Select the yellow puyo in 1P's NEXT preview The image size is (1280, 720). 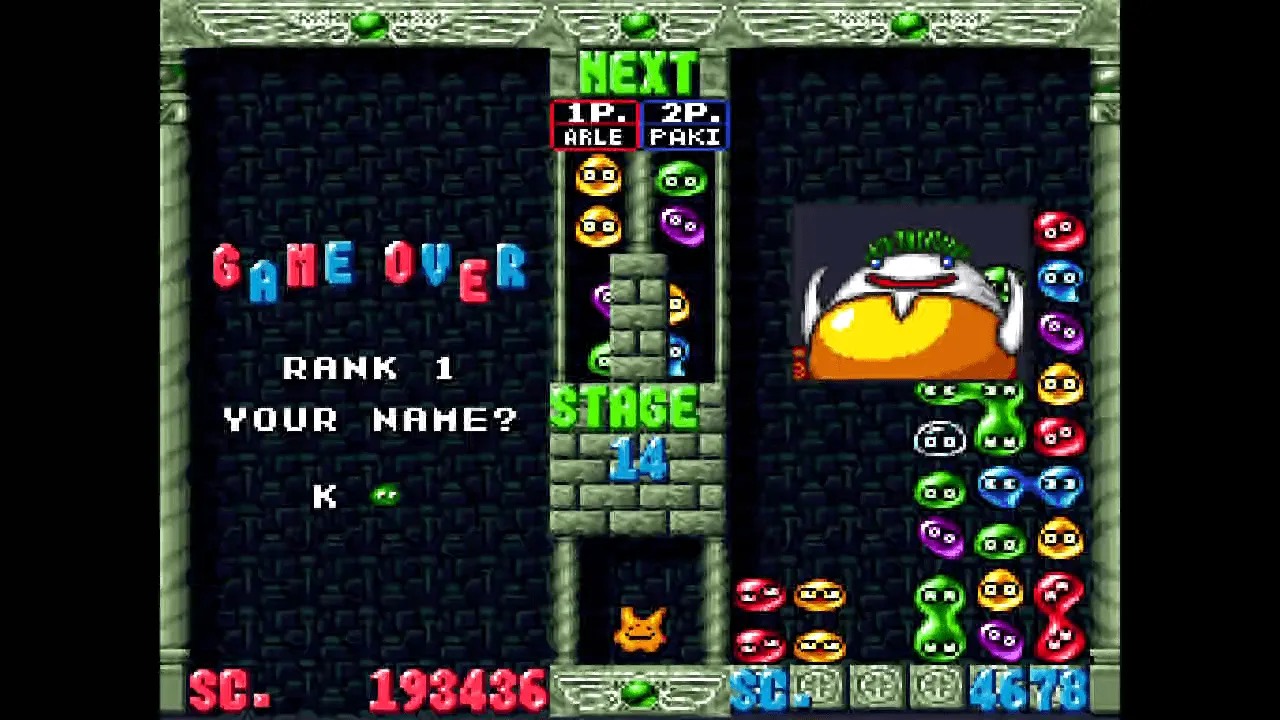coord(599,177)
